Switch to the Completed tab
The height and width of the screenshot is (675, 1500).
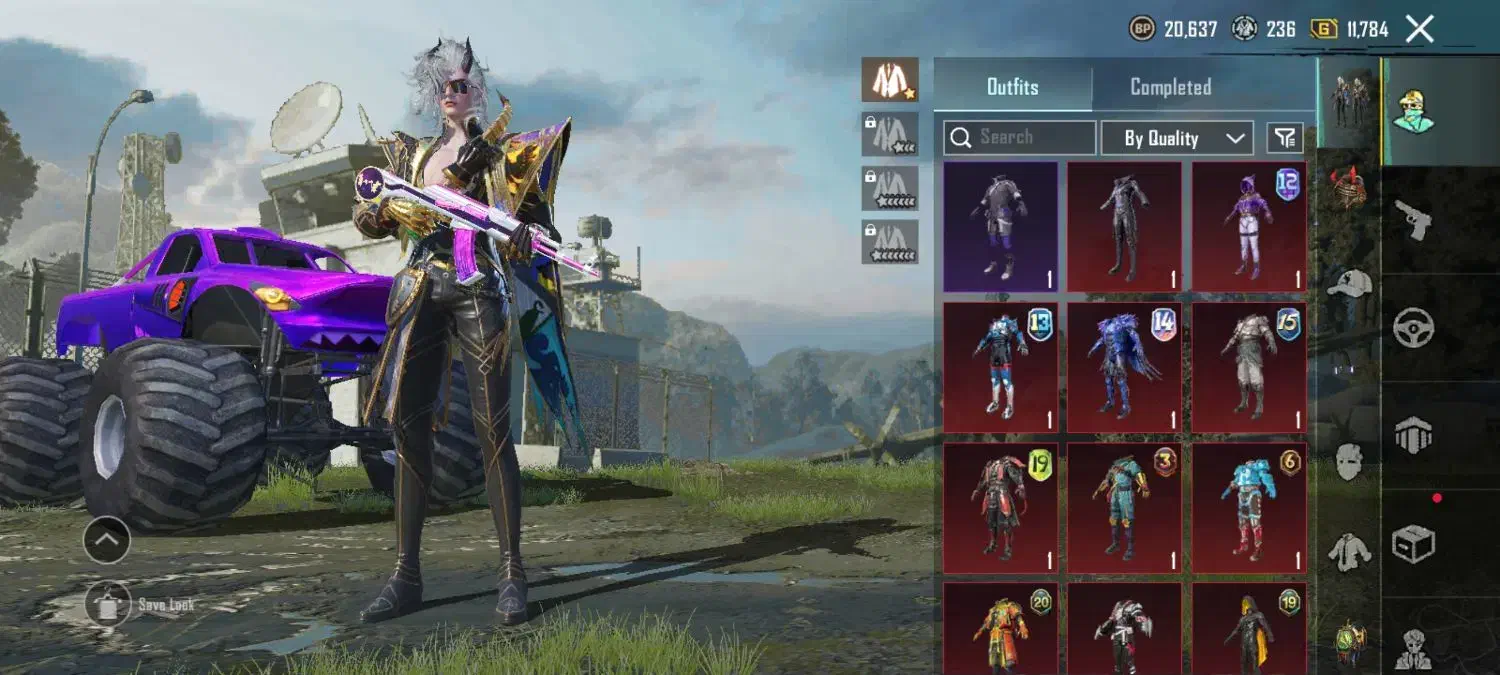pyautogui.click(x=1170, y=87)
